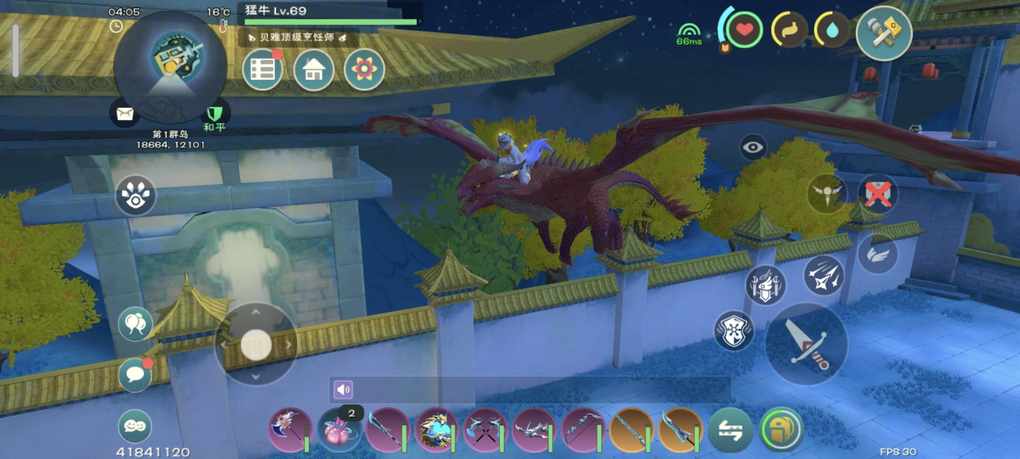Screen dimensions: 1020x459
Task: Open the green backpack inventory button
Action: 780,430
